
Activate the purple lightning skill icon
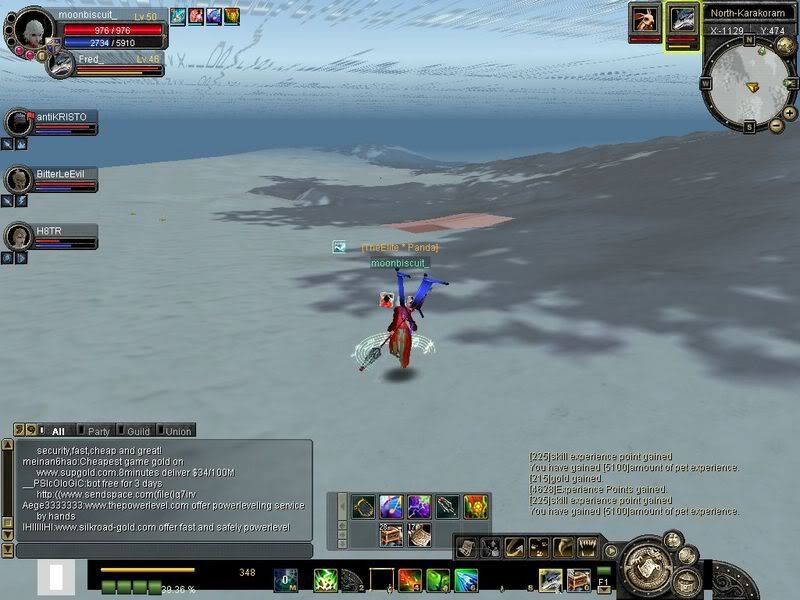419,506
